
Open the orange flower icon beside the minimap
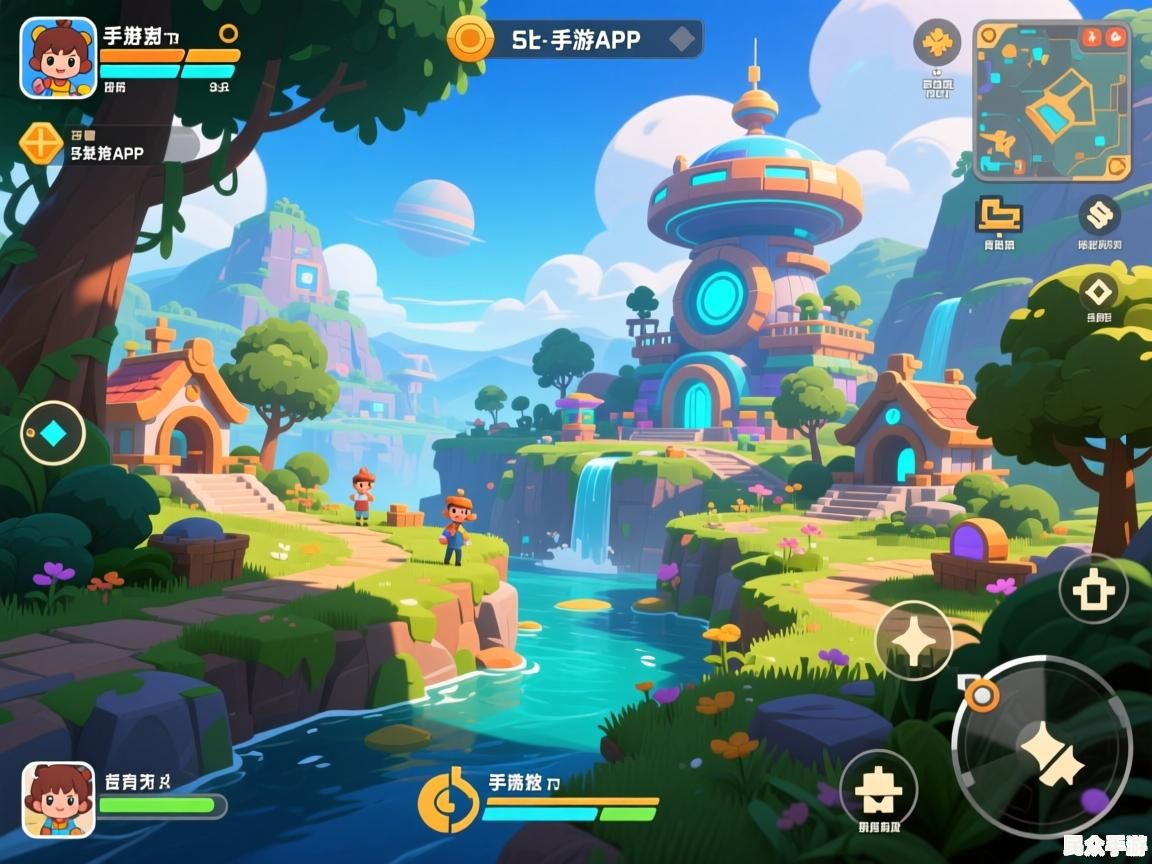pyautogui.click(x=937, y=42)
